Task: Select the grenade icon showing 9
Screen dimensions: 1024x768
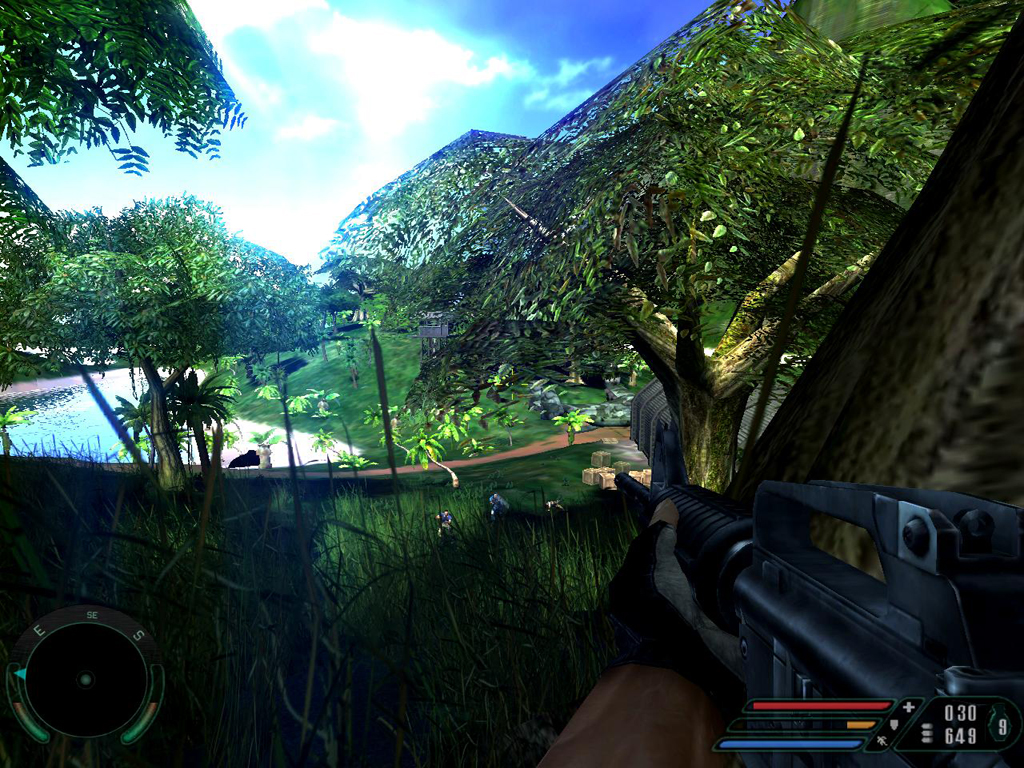Action: click(x=1001, y=725)
